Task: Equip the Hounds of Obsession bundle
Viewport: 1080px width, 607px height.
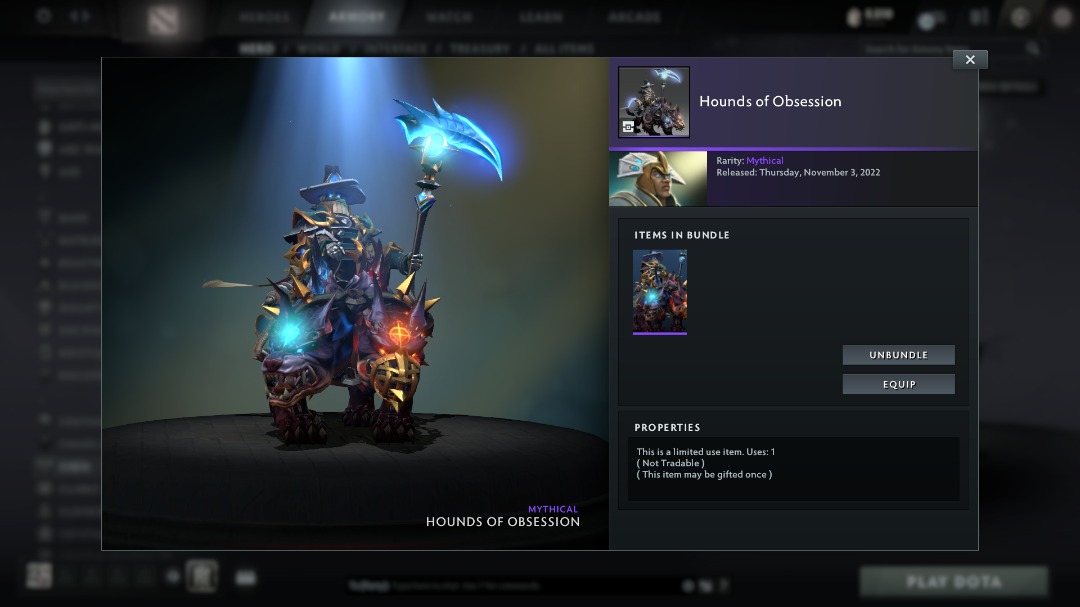Action: click(x=898, y=384)
